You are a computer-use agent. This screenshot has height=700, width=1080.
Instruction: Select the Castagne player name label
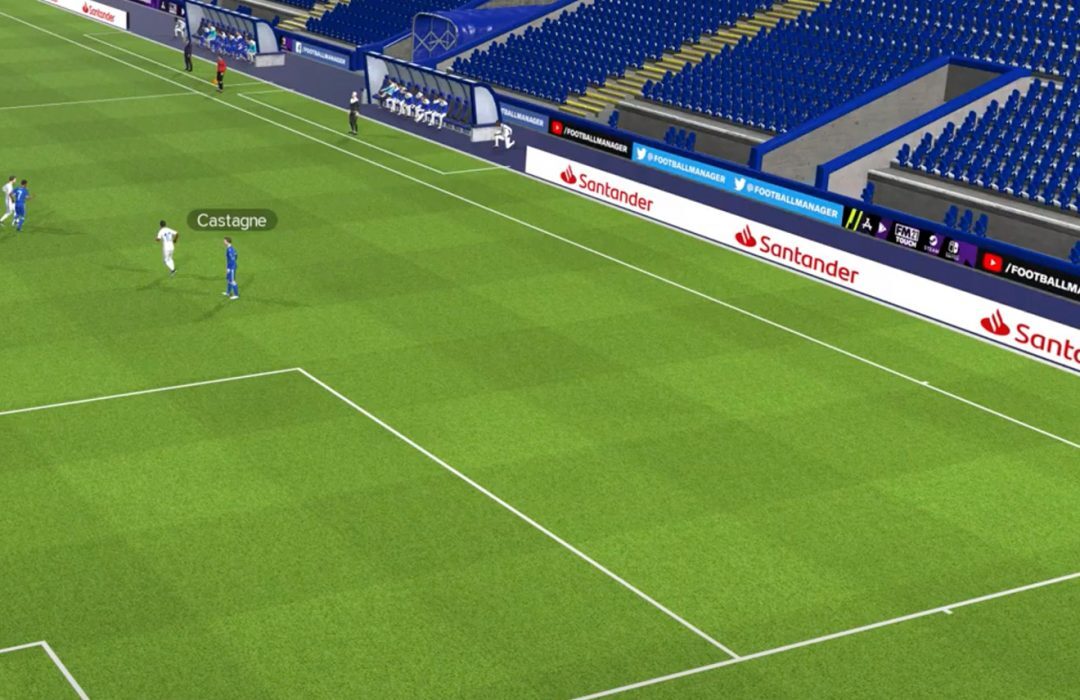click(x=231, y=220)
